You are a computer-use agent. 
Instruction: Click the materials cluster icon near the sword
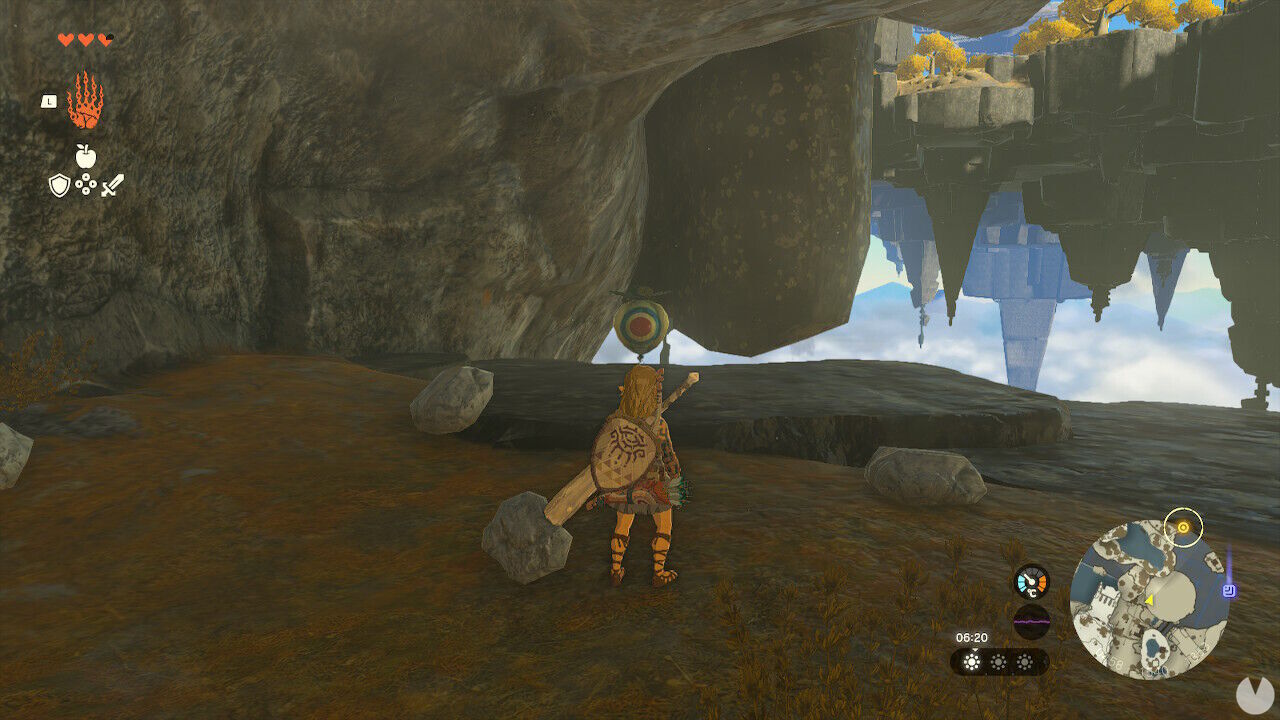(x=86, y=182)
